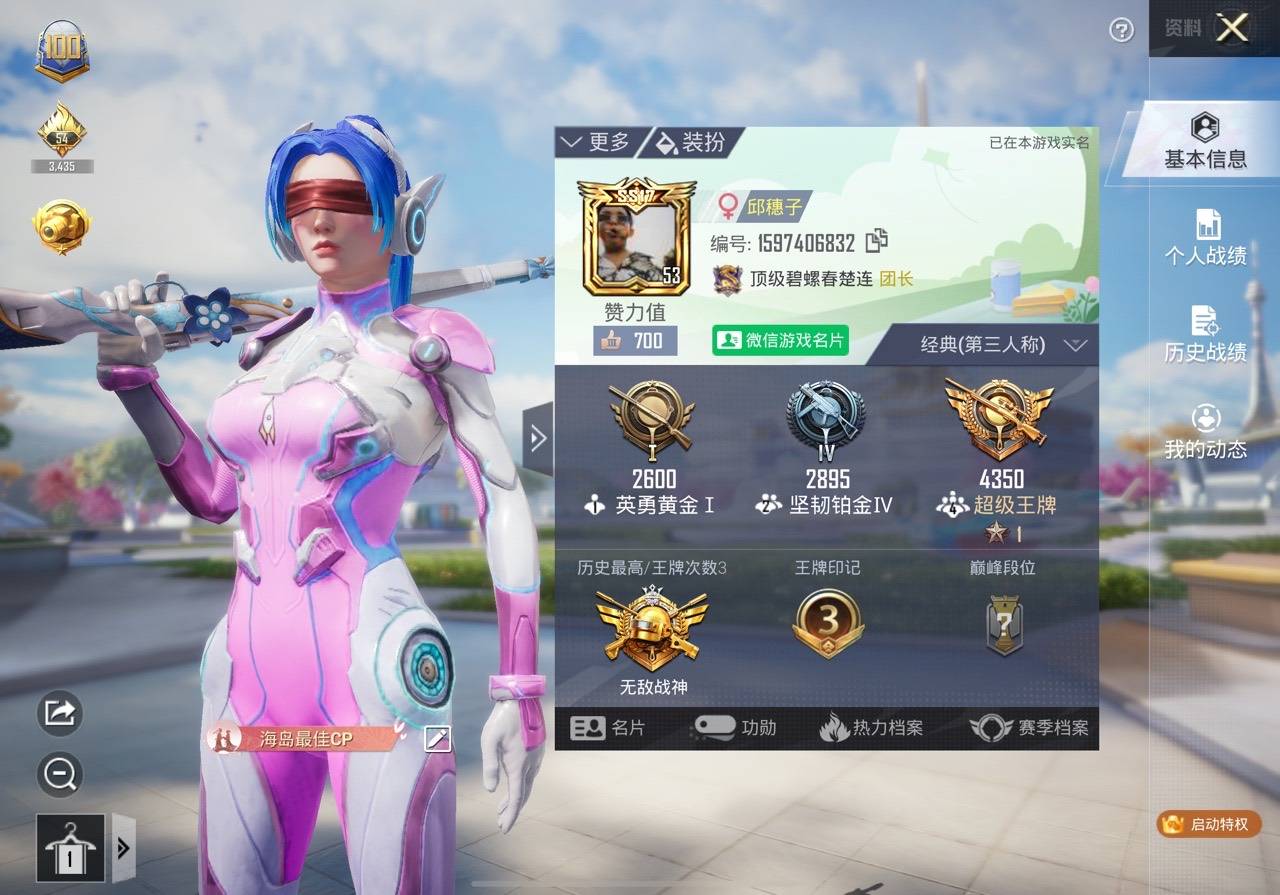Edit the 海岛最佳CP title
This screenshot has width=1280, height=895.
(x=438, y=739)
